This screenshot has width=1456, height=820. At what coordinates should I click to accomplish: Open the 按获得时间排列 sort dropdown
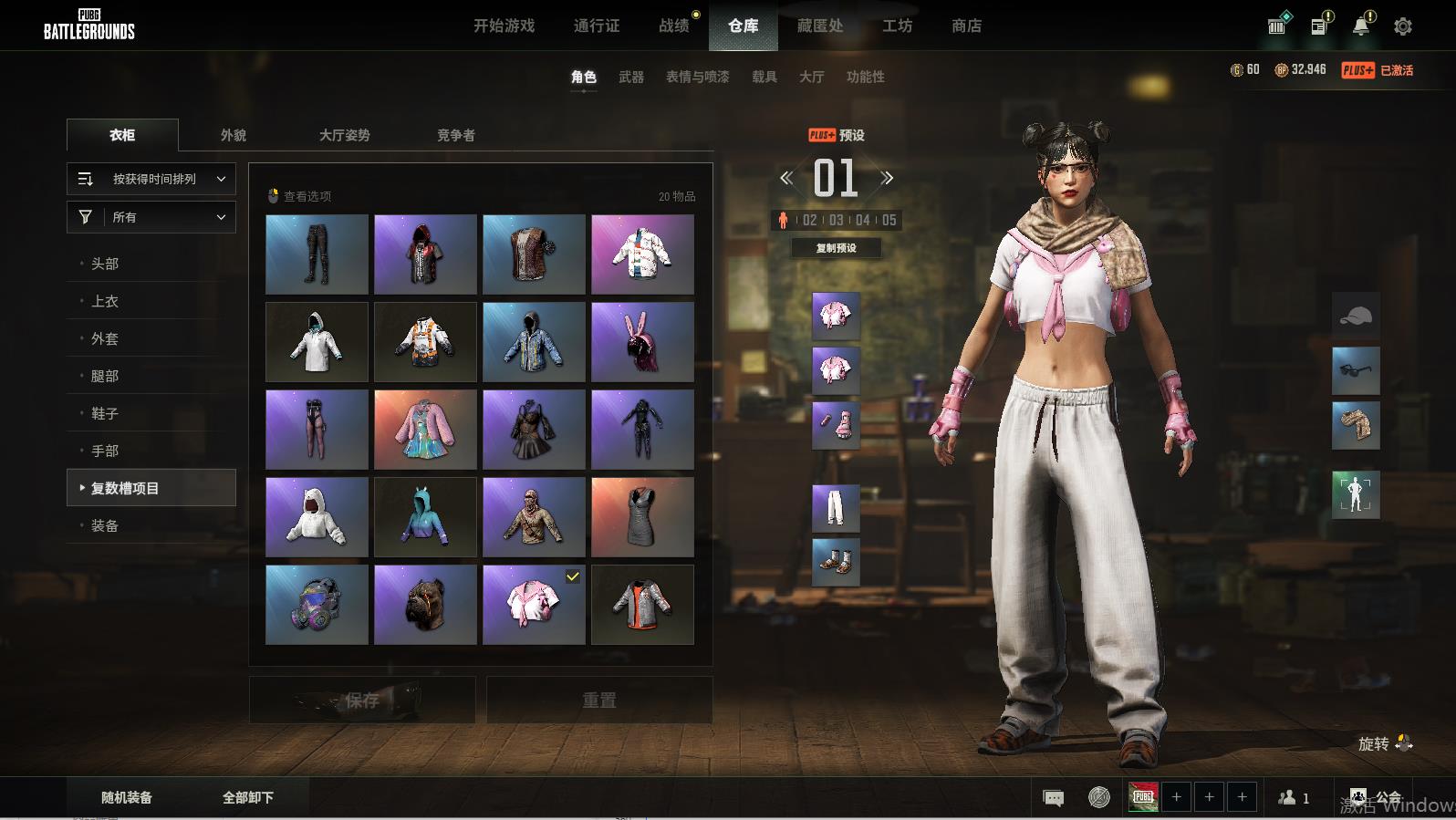tap(151, 179)
